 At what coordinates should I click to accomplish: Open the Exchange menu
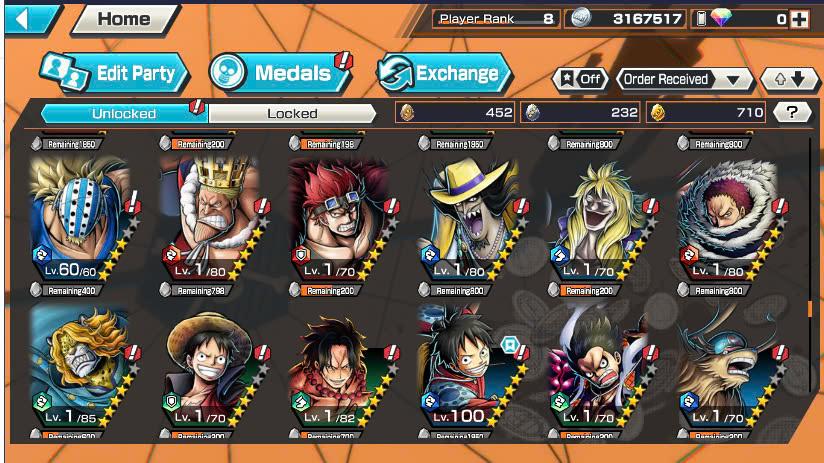(x=444, y=73)
